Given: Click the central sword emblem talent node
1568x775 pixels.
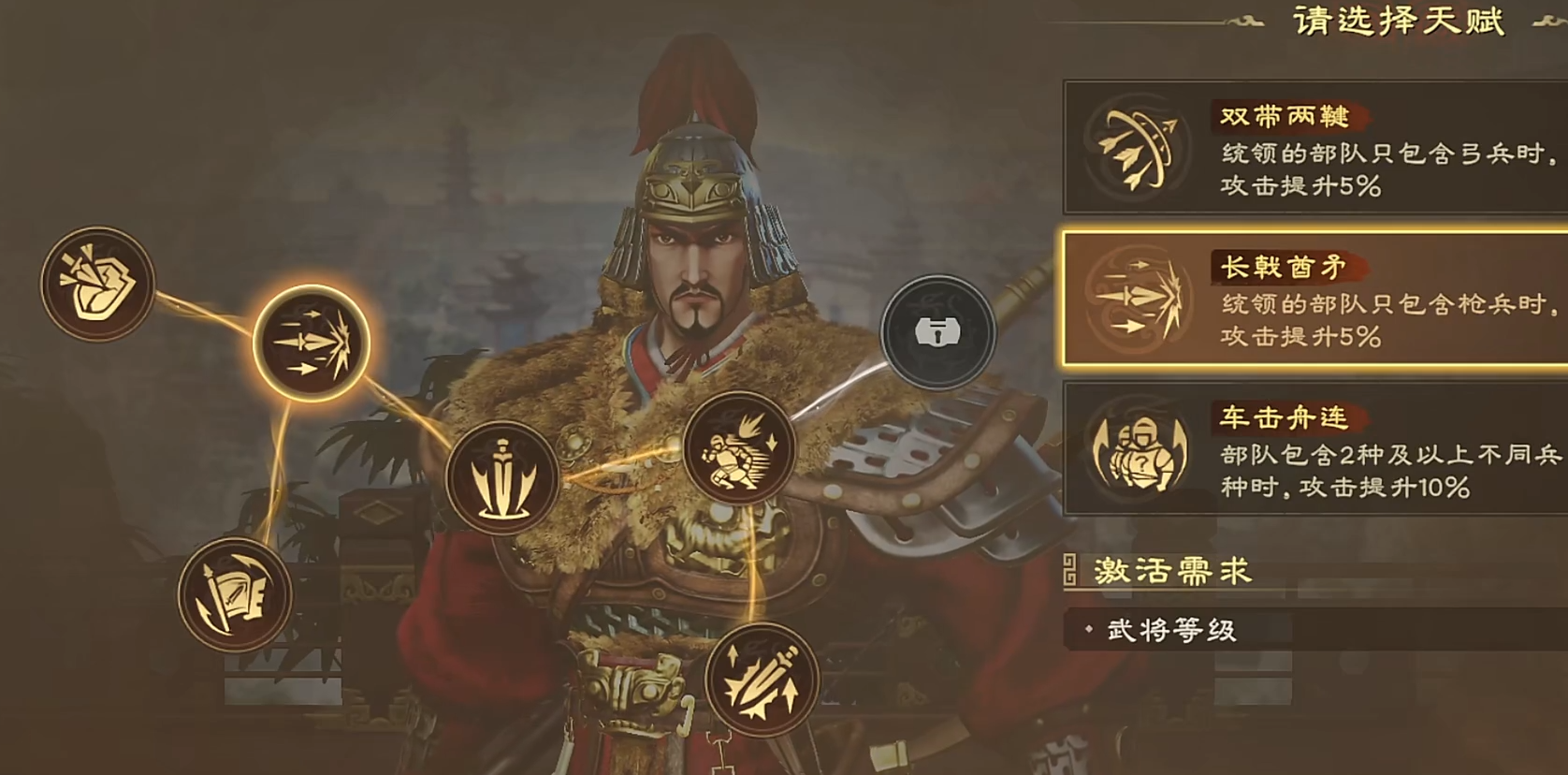Looking at the screenshot, I should click(x=505, y=475).
